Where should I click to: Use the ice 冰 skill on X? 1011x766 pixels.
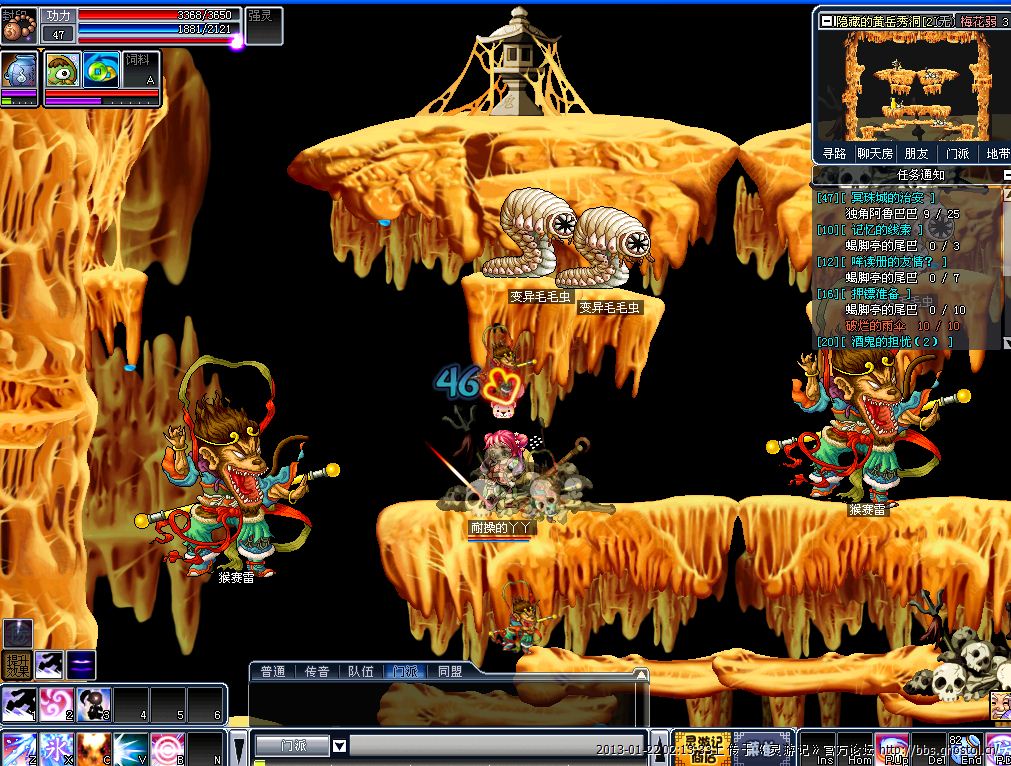tap(57, 749)
